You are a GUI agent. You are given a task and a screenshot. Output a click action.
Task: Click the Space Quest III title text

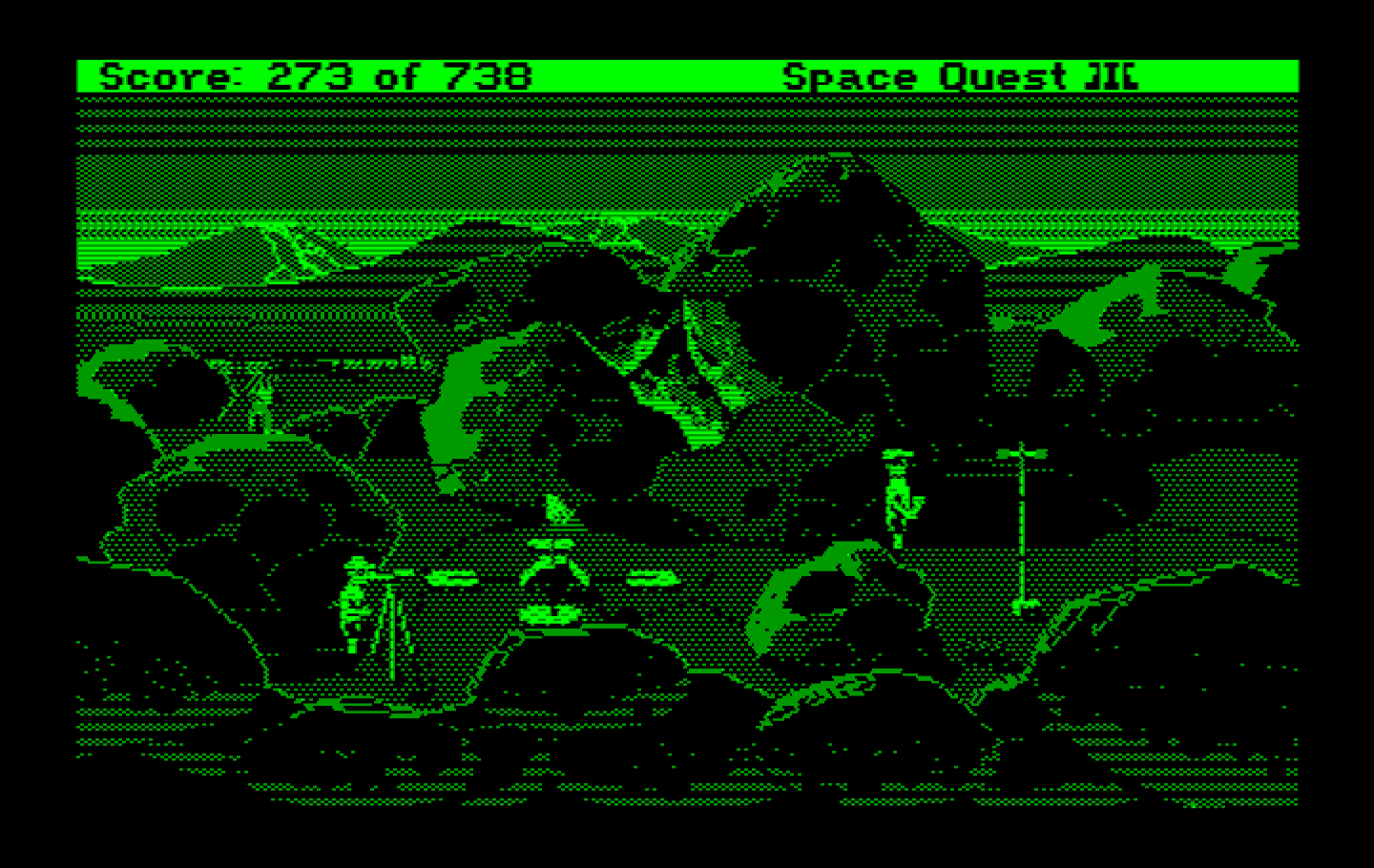pos(959,76)
